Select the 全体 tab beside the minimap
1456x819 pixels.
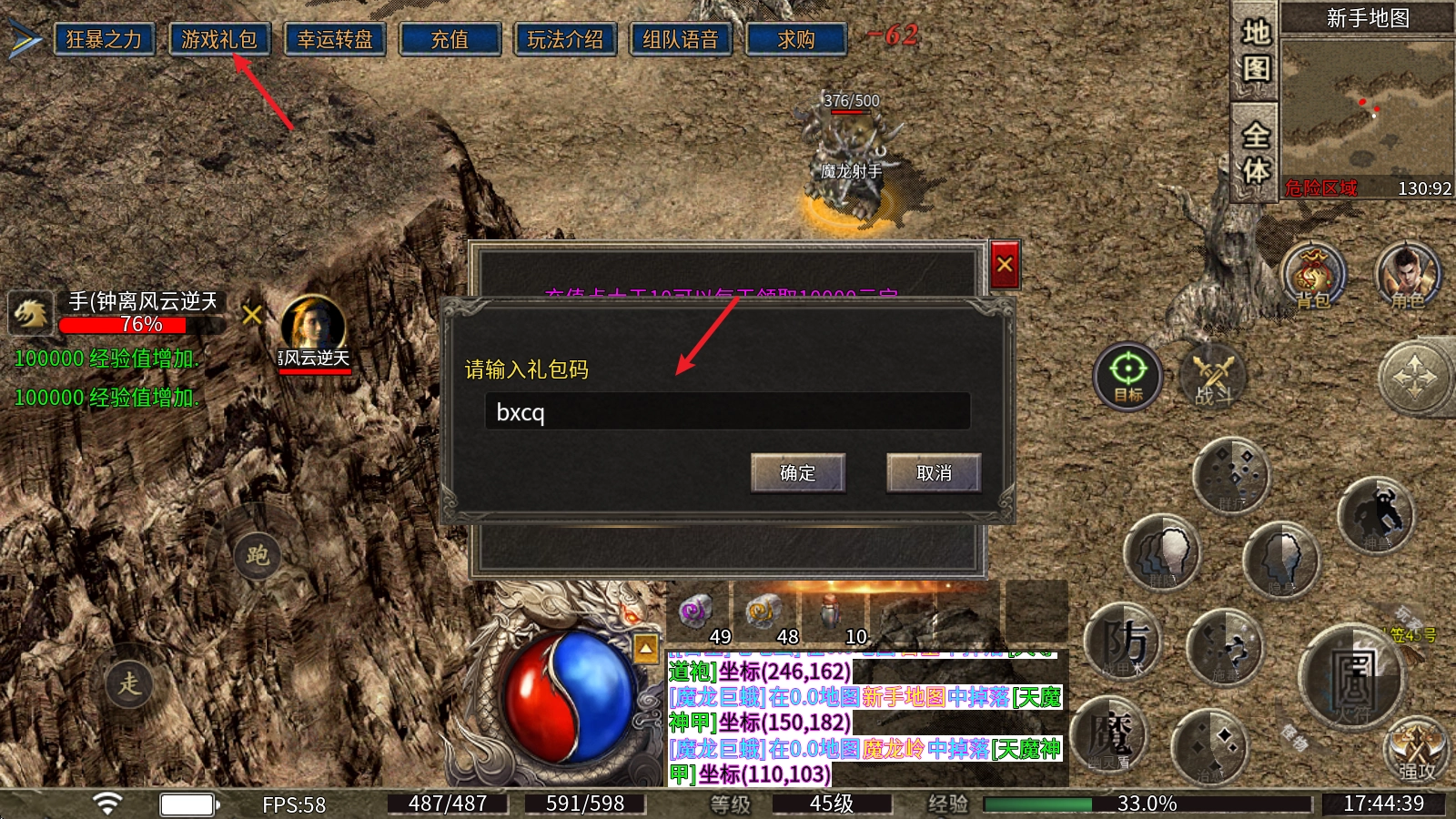coord(1256,152)
